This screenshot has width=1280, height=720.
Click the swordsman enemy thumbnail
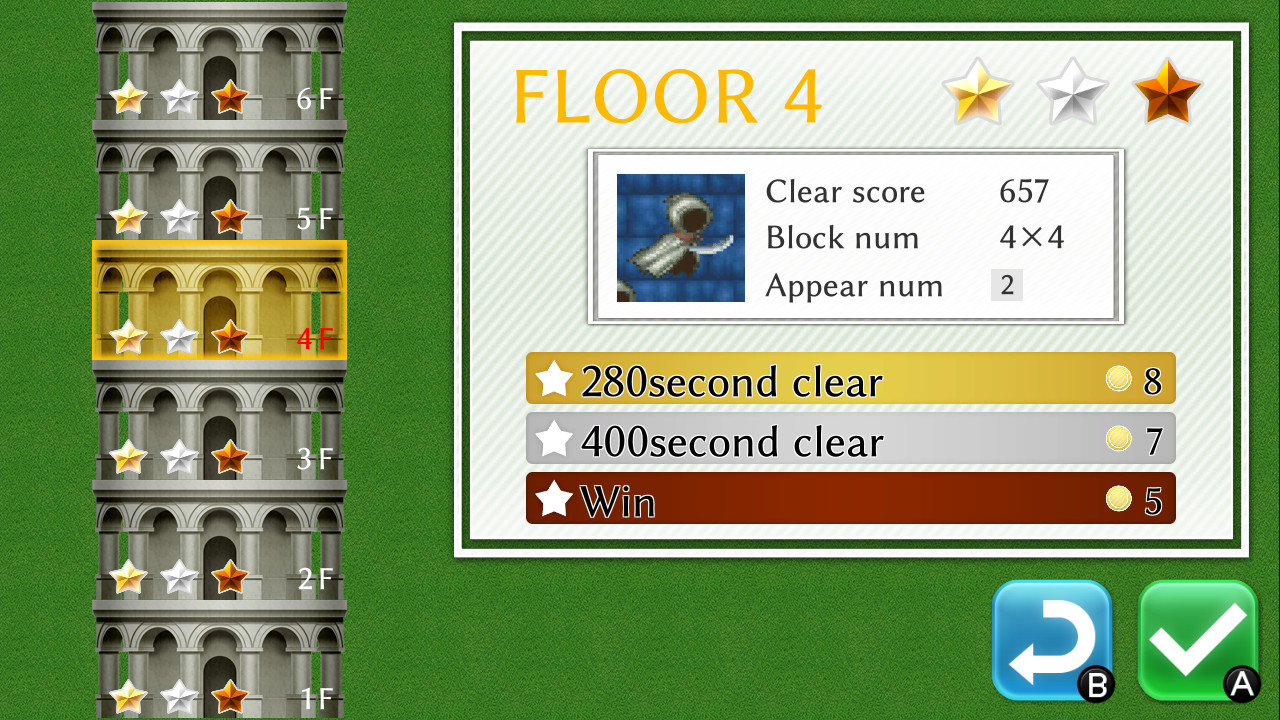(x=681, y=237)
